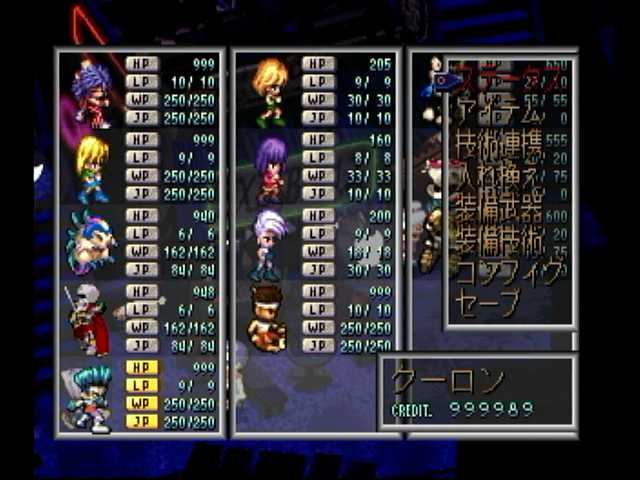Open the 装備技術 skill equipment menu
Viewport: 640px width, 480px height.
pos(499,241)
